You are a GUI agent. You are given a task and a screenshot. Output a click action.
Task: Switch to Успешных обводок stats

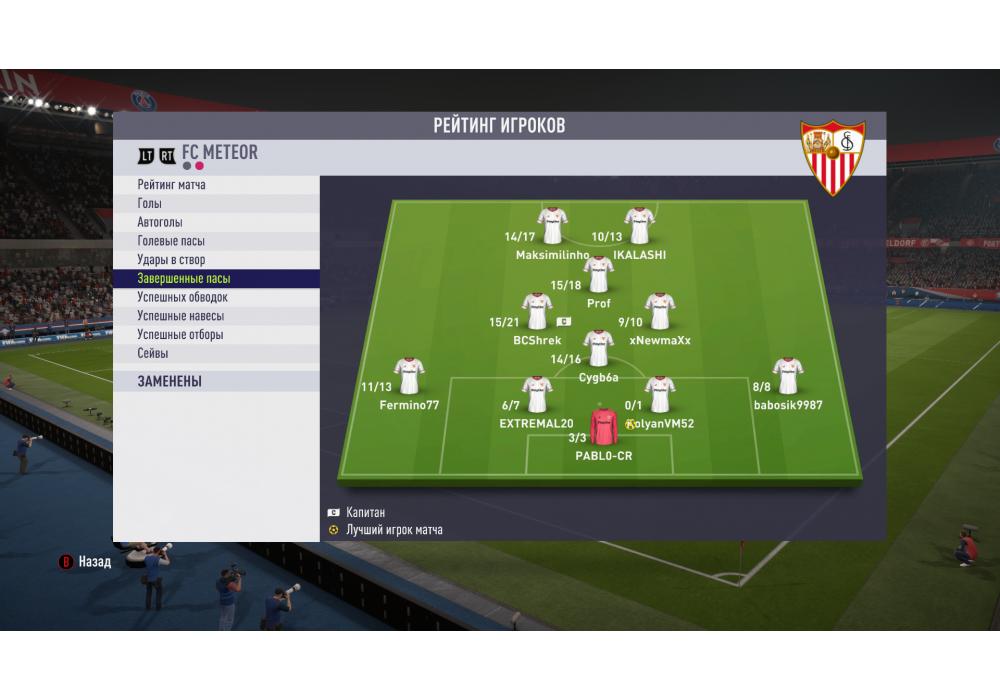215,297
